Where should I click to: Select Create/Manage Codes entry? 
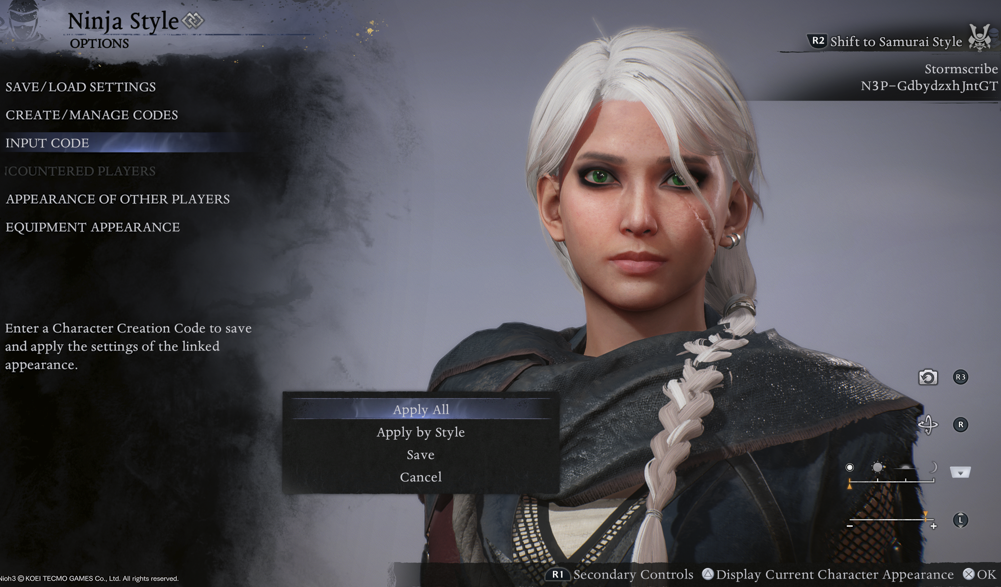point(92,115)
